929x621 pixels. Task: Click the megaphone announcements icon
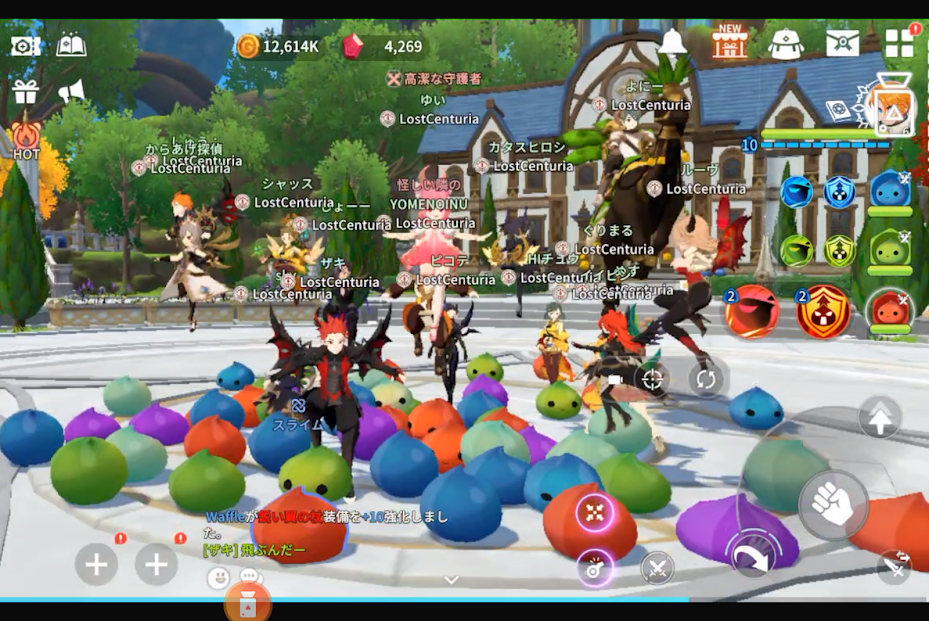[x=71, y=92]
